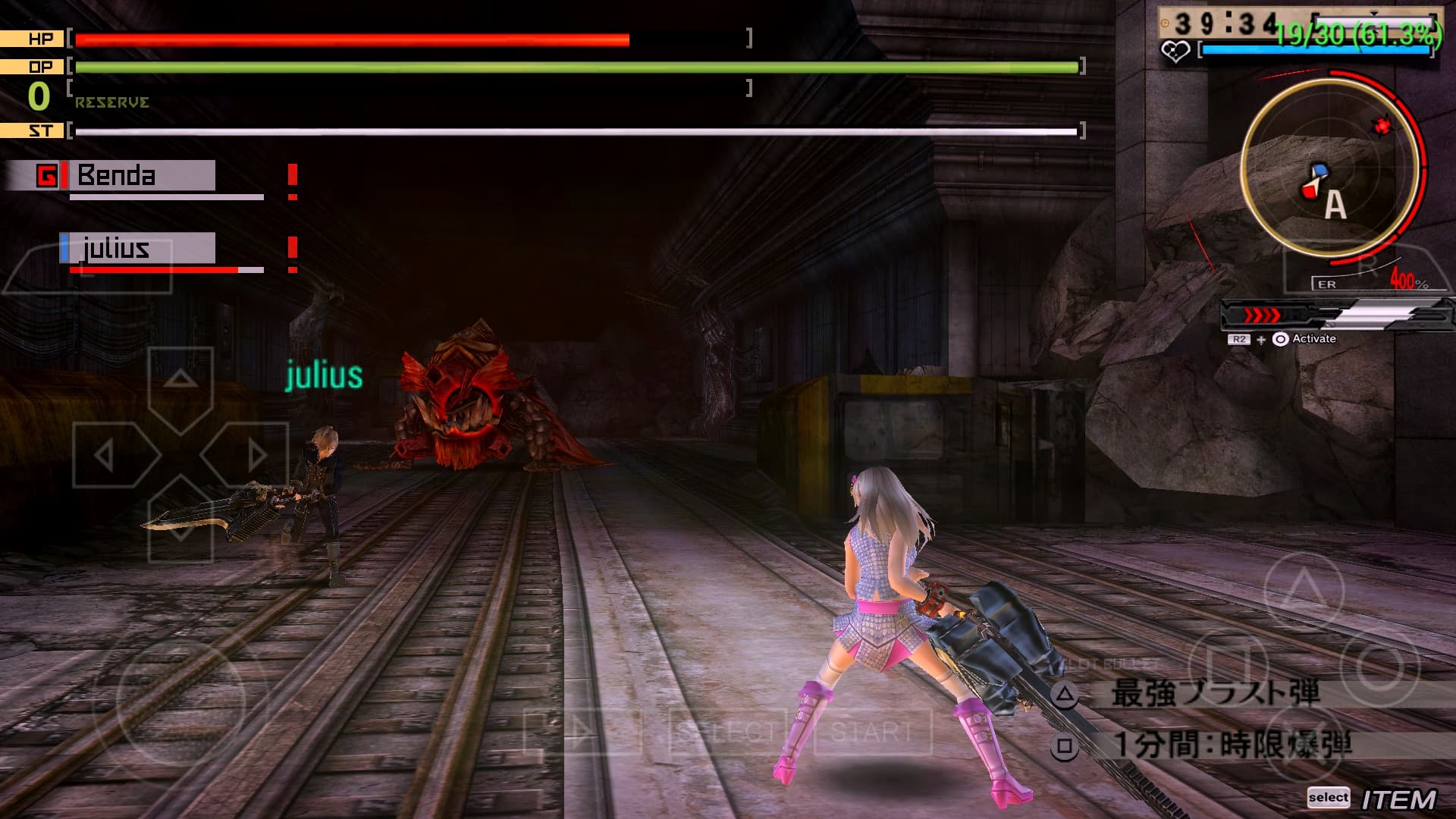The width and height of the screenshot is (1456, 819).
Task: Click the Activate gauge below the minimap
Action: pos(1335,315)
